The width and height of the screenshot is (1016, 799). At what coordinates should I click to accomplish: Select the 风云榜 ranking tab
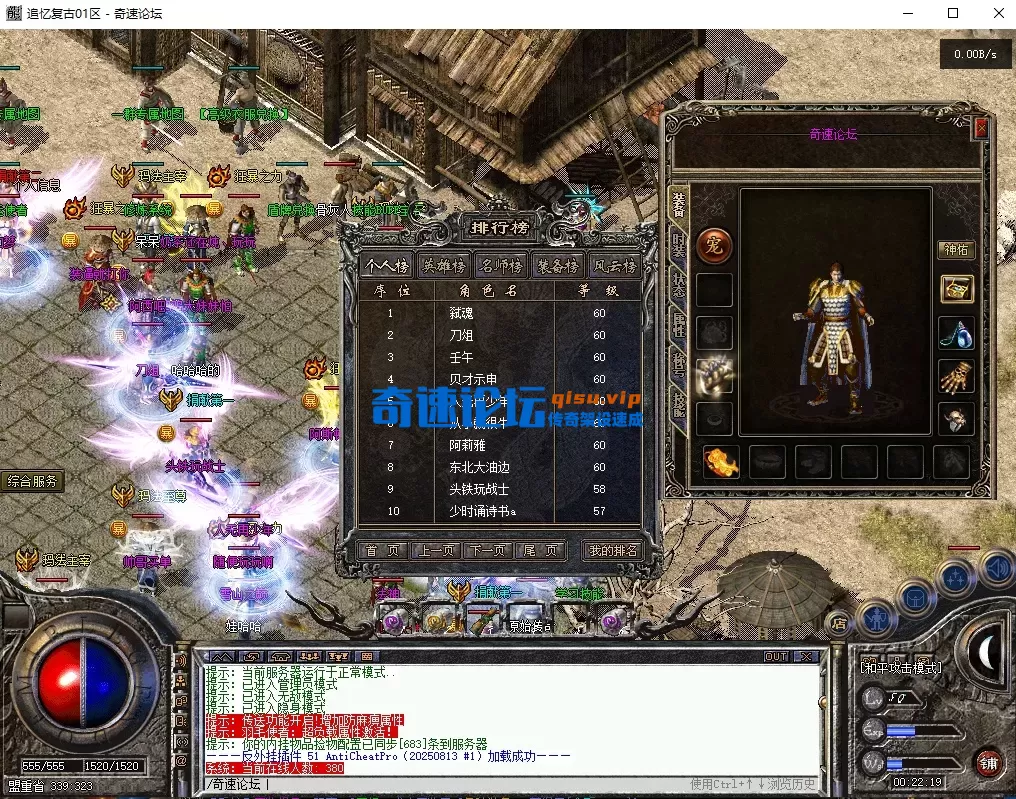pyautogui.click(x=613, y=266)
